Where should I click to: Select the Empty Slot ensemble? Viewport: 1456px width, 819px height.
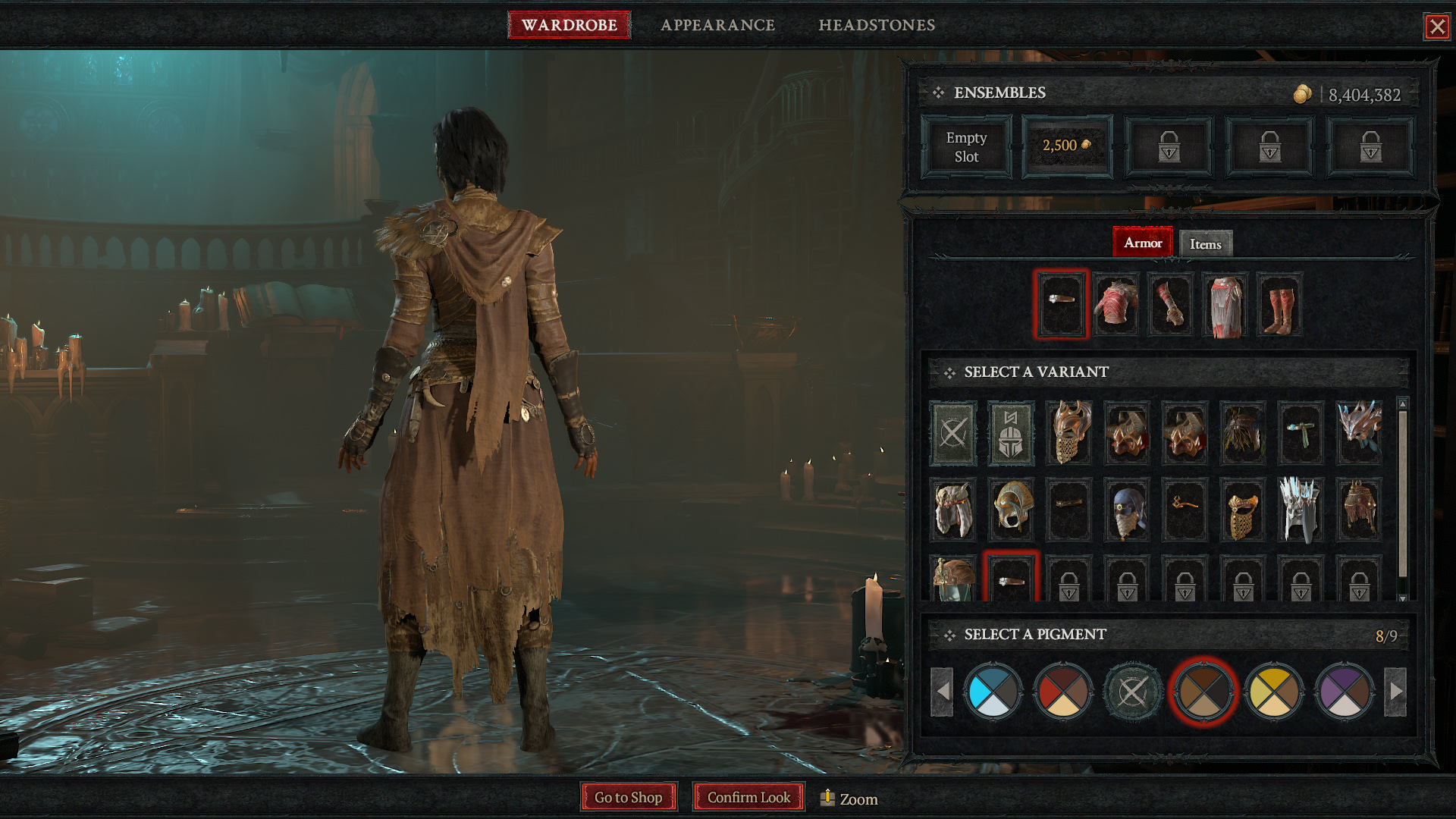[966, 147]
